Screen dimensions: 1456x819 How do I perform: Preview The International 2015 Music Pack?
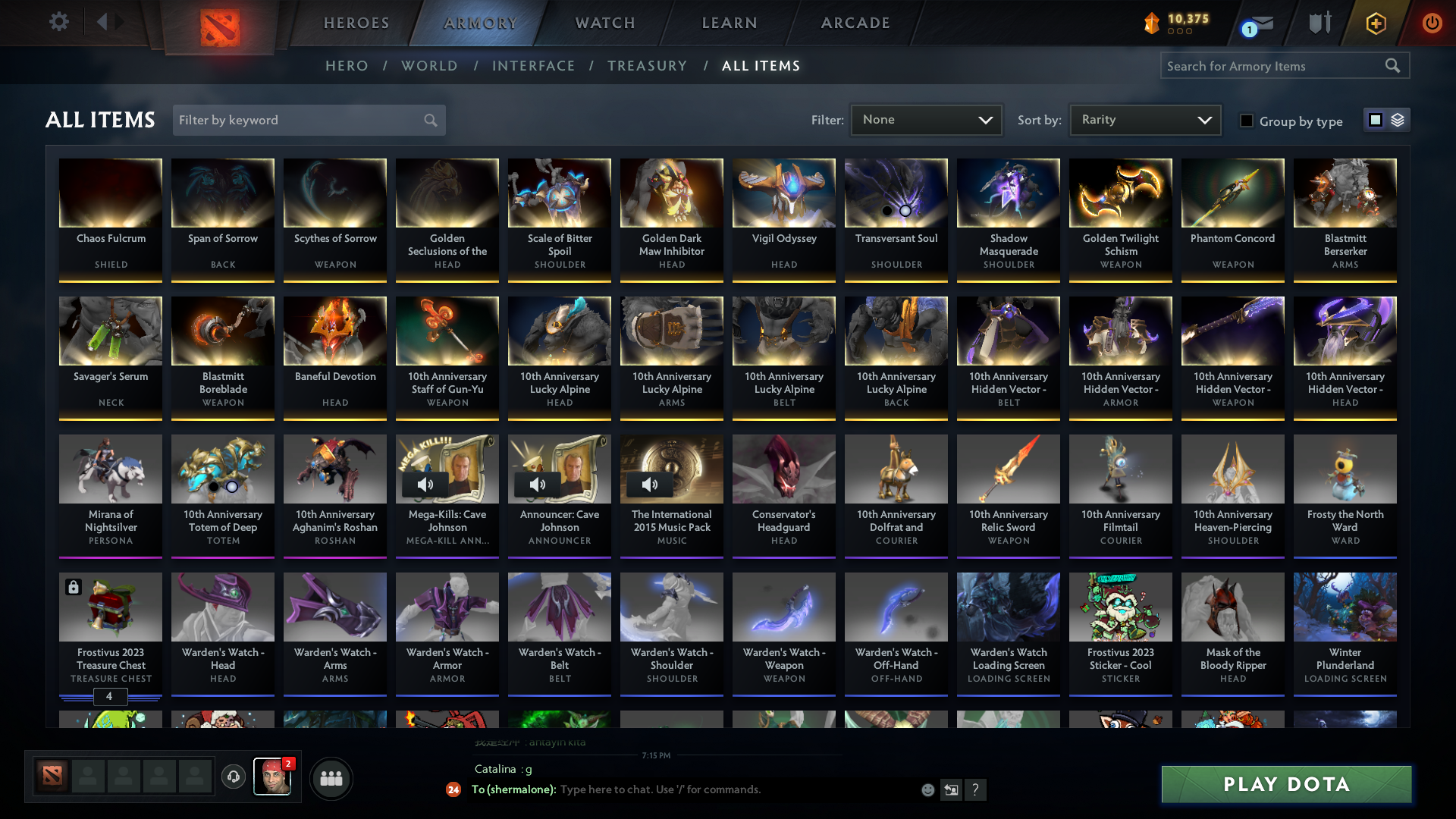(650, 485)
